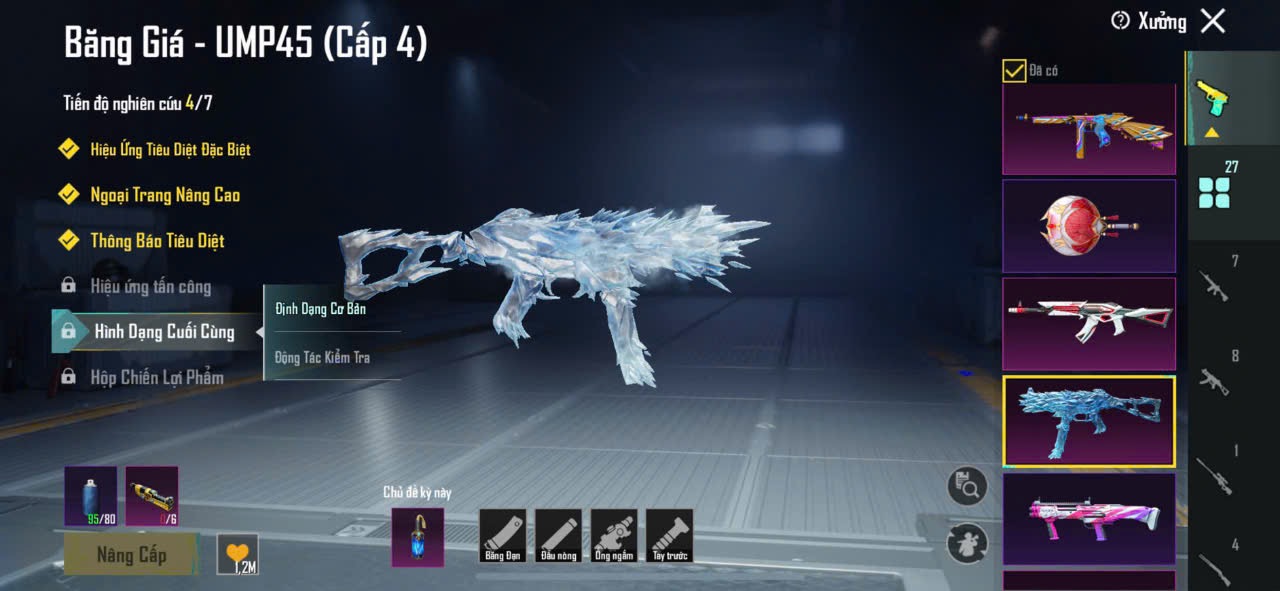
Task: Open Hình Dạng Cuối Cùng entry
Action: 164,332
